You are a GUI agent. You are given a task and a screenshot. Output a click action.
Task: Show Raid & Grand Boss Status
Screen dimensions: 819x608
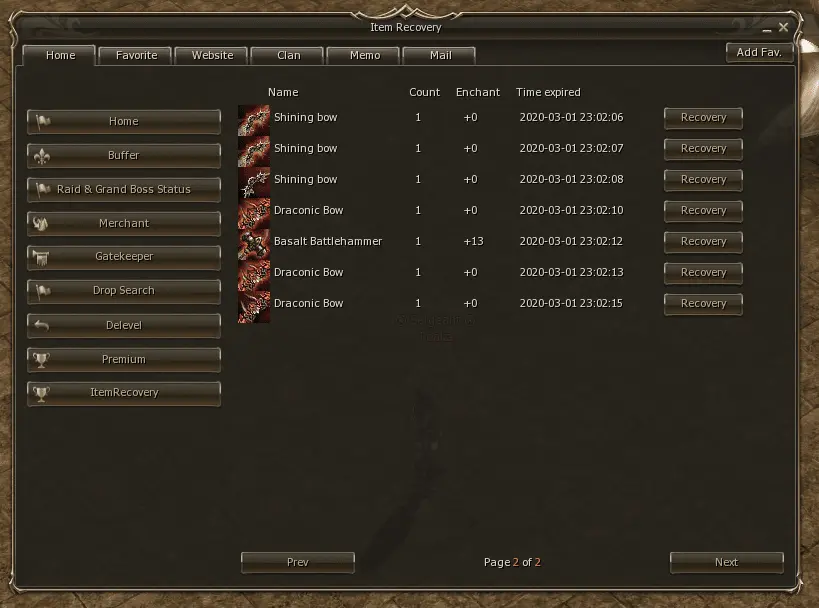[x=124, y=189]
